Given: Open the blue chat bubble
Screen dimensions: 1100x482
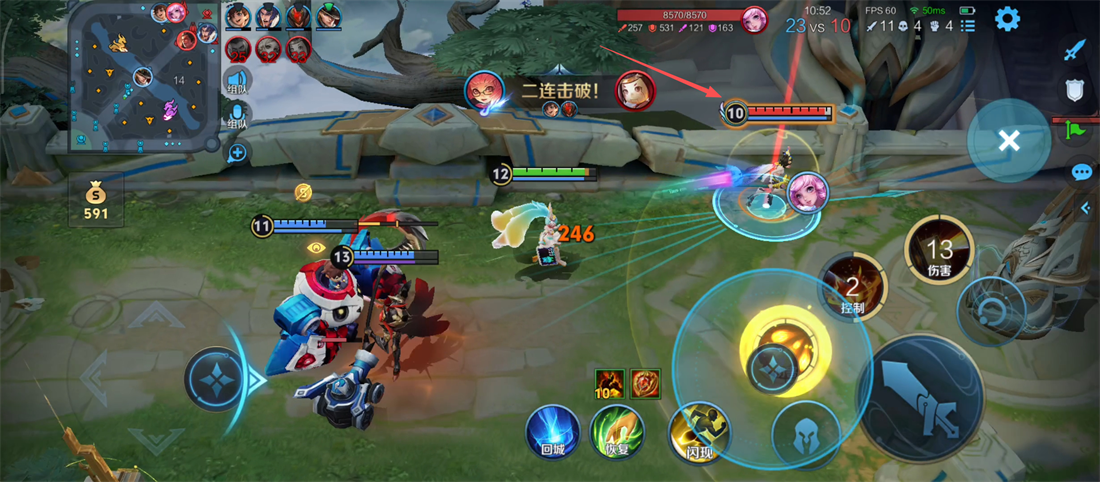Looking at the screenshot, I should coord(1081,172).
